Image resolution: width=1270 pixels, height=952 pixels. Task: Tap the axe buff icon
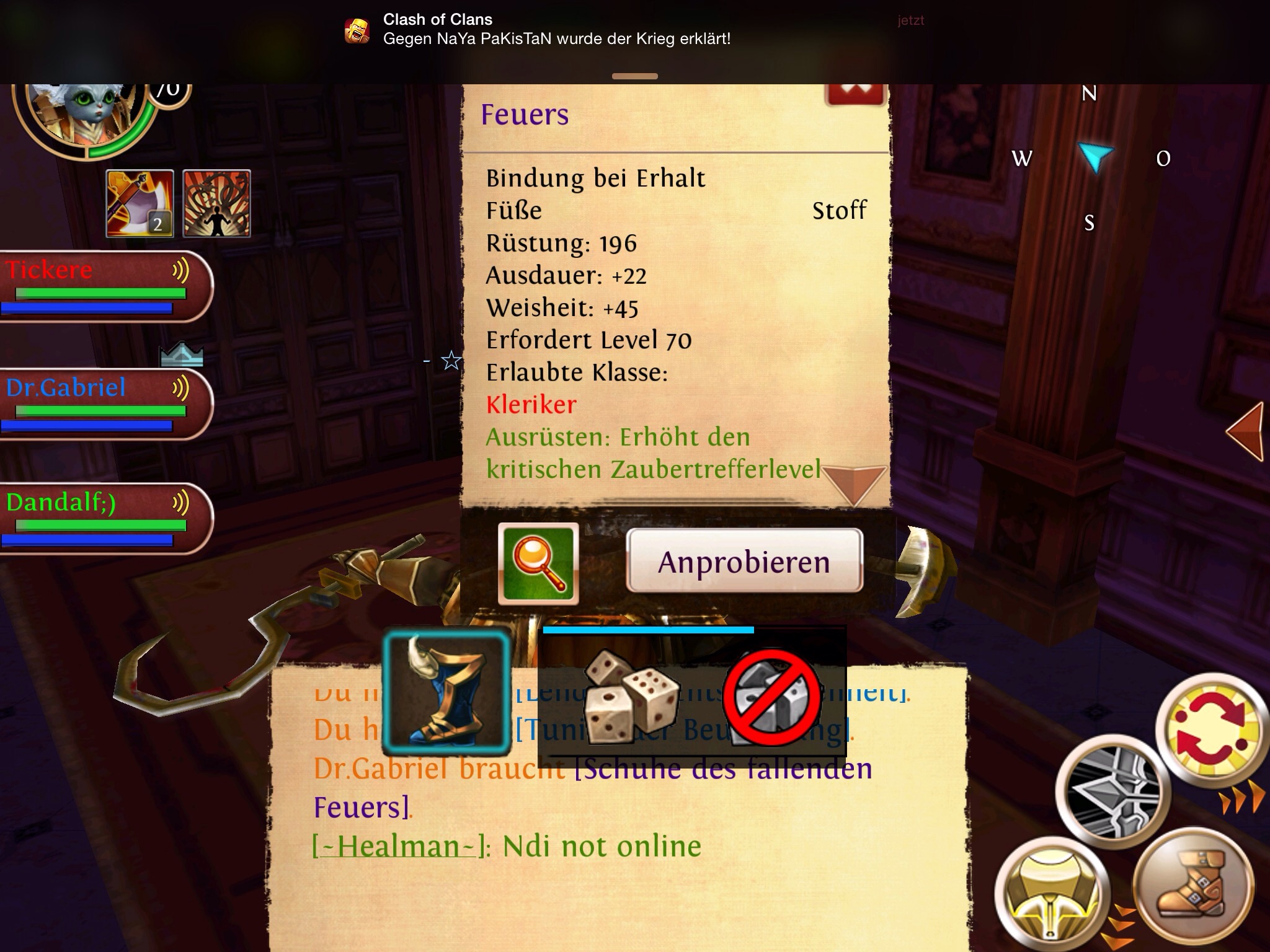(x=140, y=203)
